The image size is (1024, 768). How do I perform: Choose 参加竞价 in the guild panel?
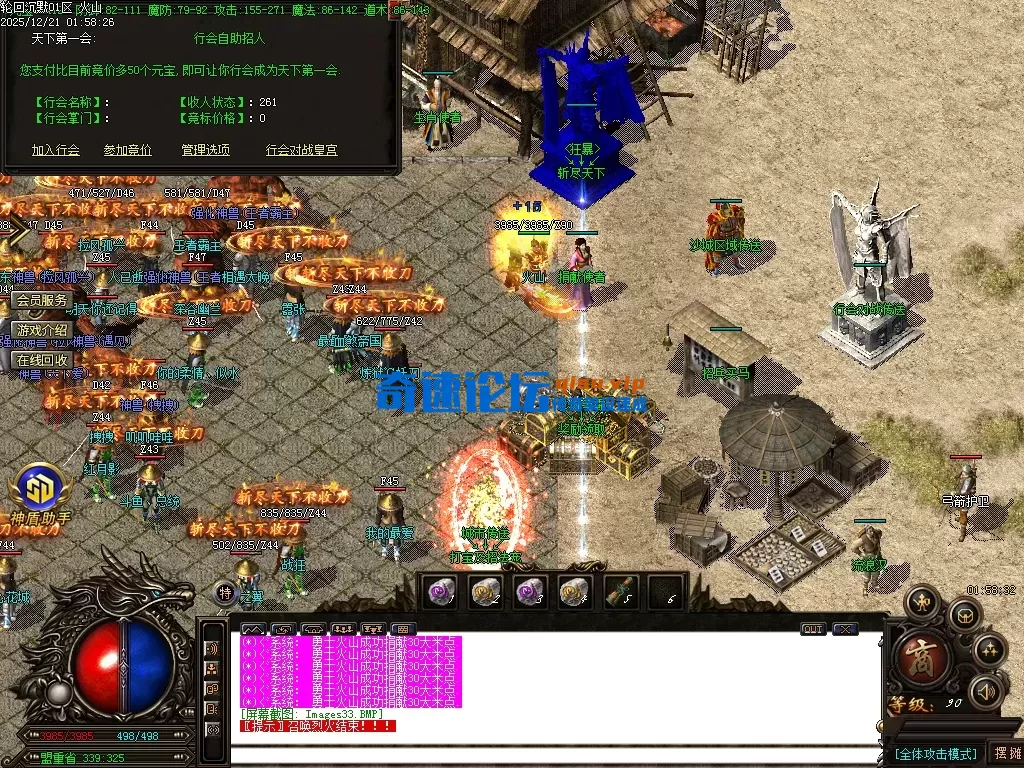tap(128, 150)
